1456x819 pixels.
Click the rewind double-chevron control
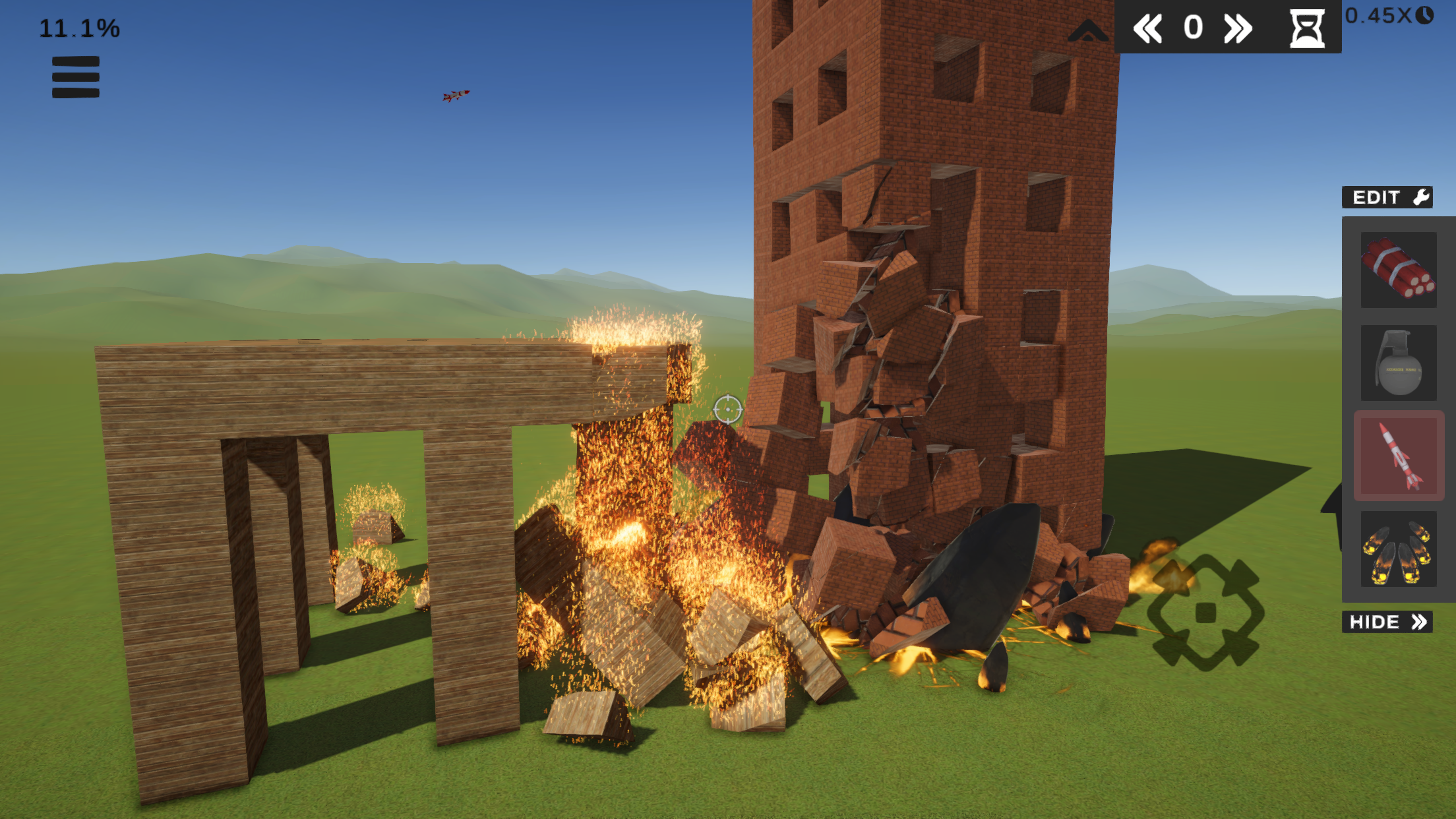pos(1147,28)
